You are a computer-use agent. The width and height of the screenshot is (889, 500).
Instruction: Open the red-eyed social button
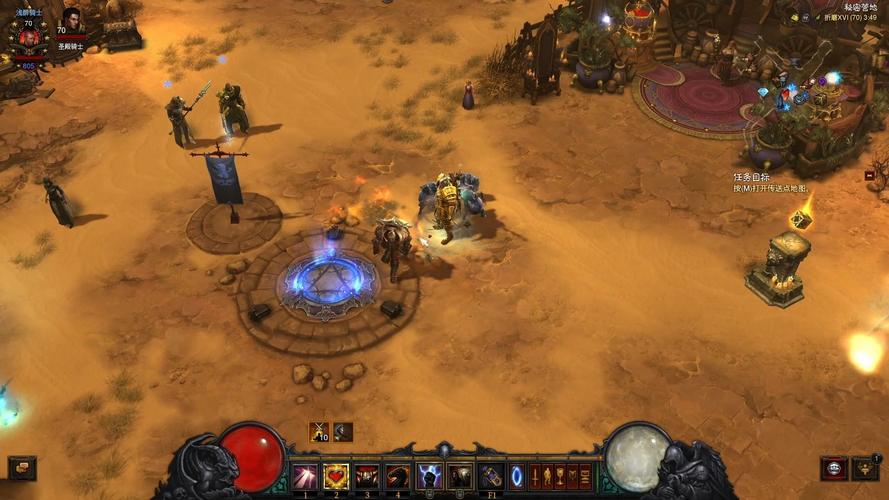pyautogui.click(x=833, y=468)
